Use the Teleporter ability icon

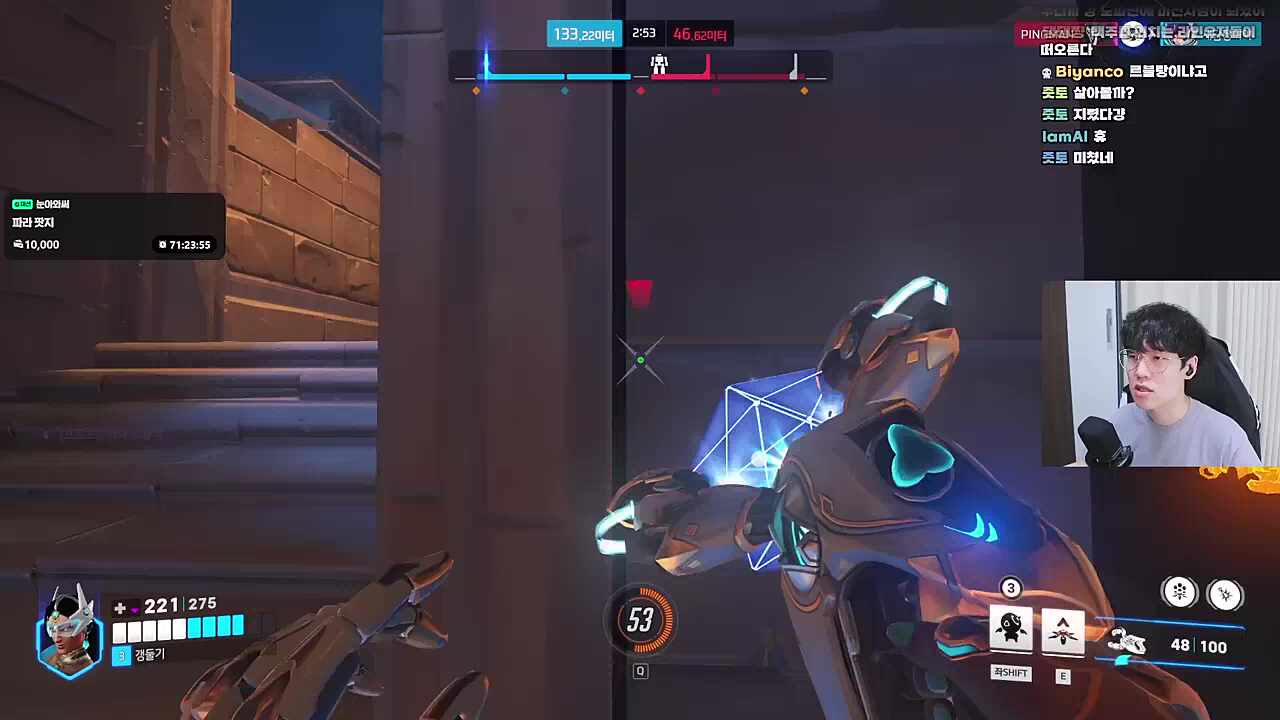(x=1063, y=630)
